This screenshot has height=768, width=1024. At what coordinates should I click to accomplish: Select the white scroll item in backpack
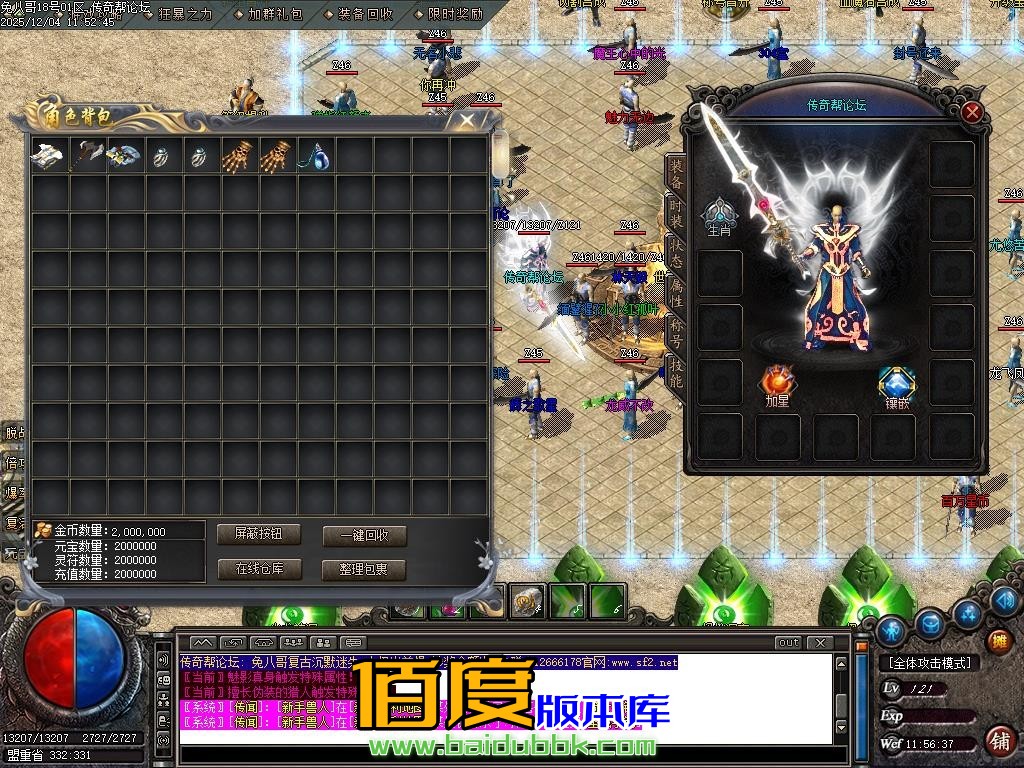tap(48, 155)
